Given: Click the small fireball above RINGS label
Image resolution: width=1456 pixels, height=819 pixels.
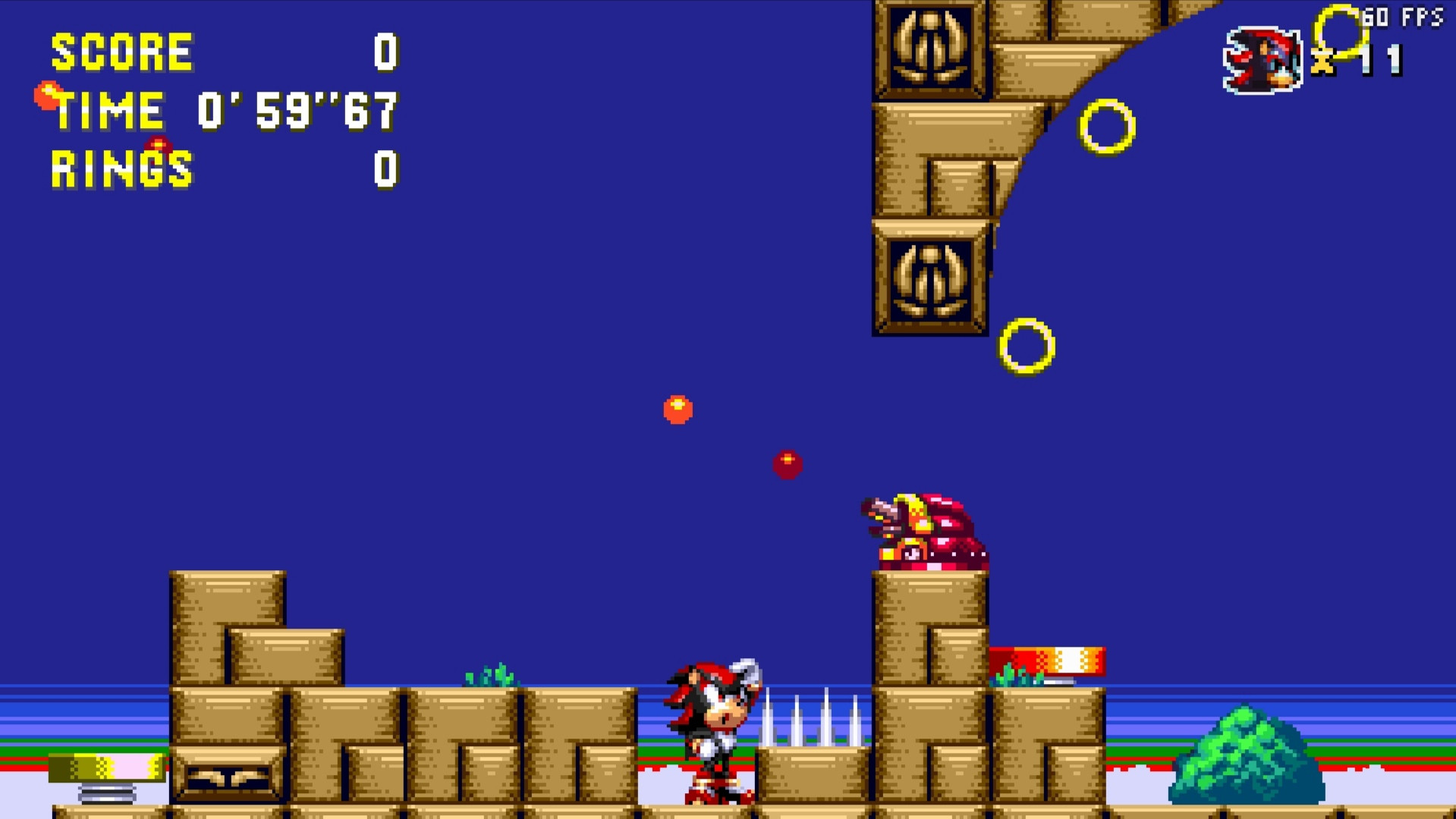Looking at the screenshot, I should (x=157, y=144).
